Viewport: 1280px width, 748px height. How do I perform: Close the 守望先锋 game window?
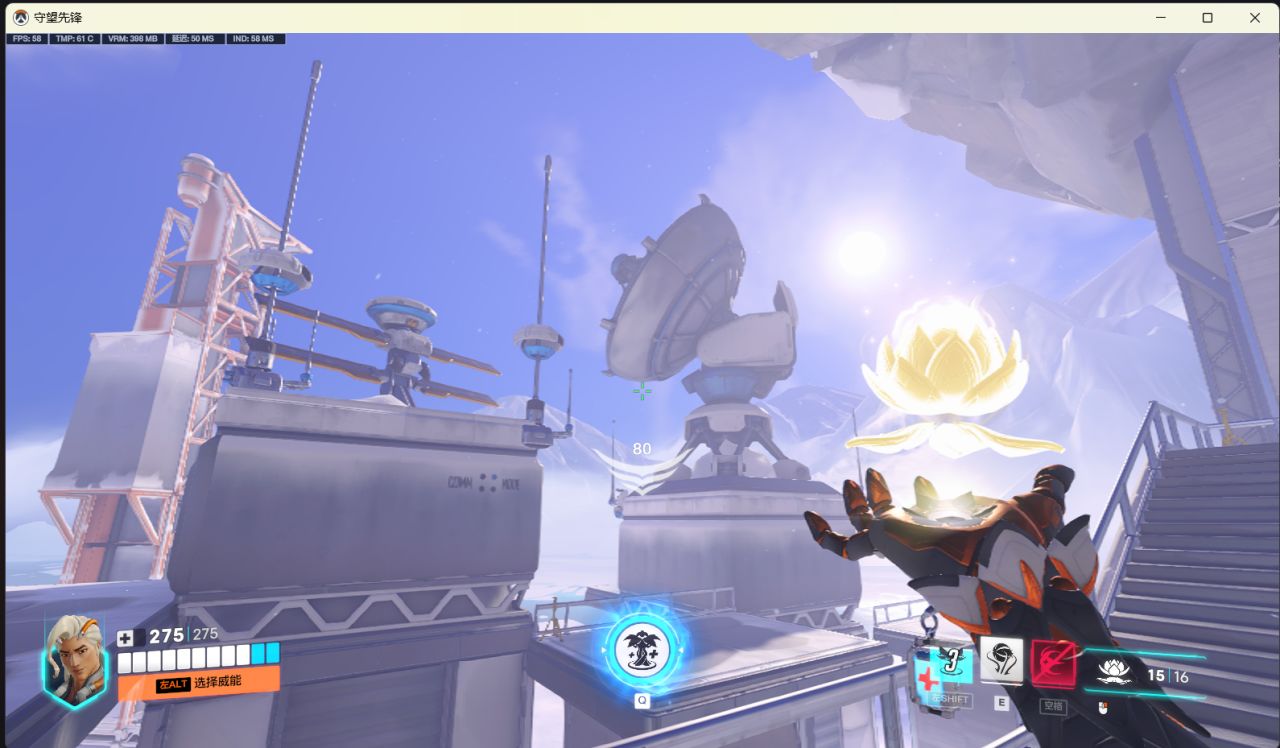pos(1255,17)
